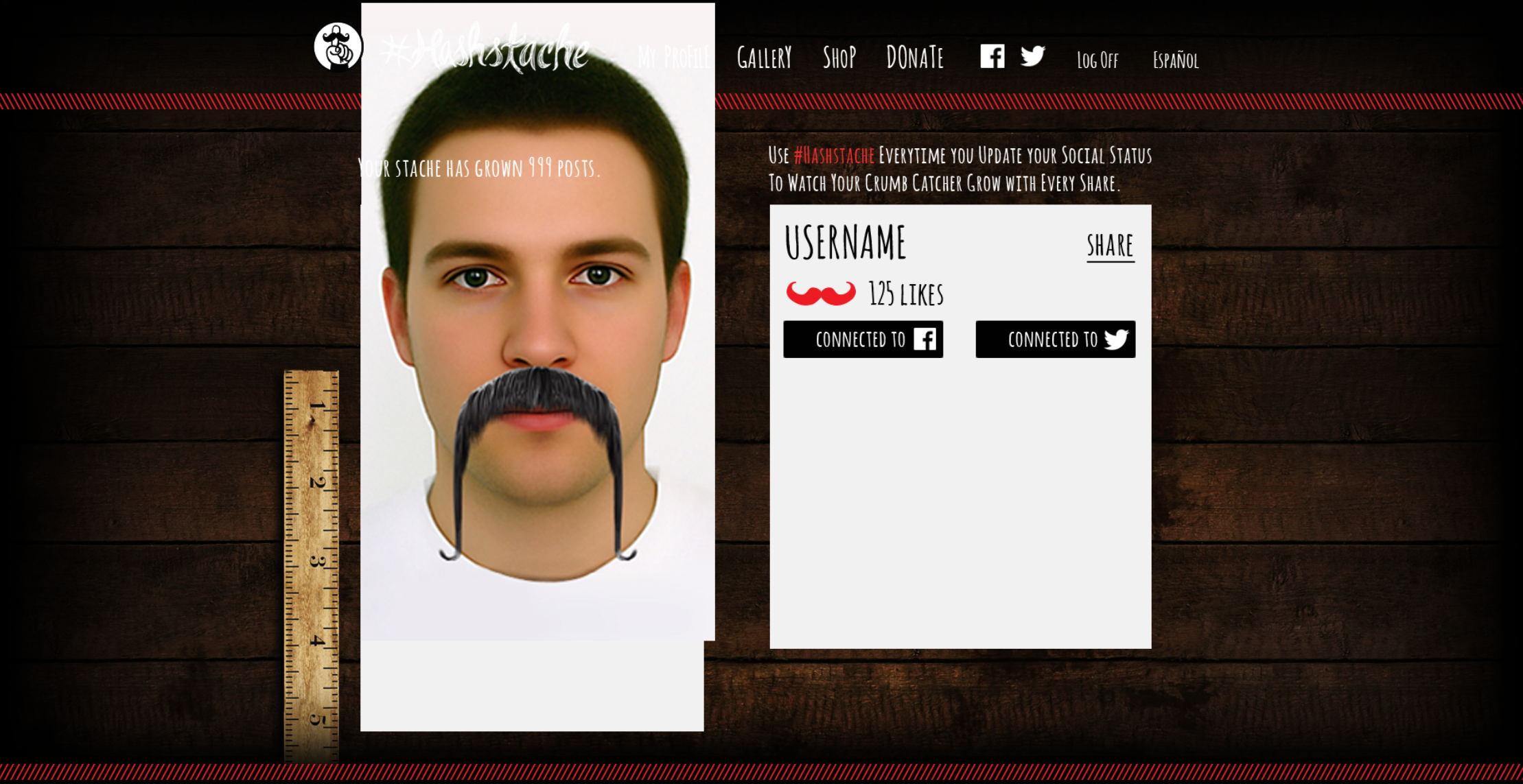1523x784 pixels.
Task: Toggle the Twitter connection
Action: click(1055, 339)
